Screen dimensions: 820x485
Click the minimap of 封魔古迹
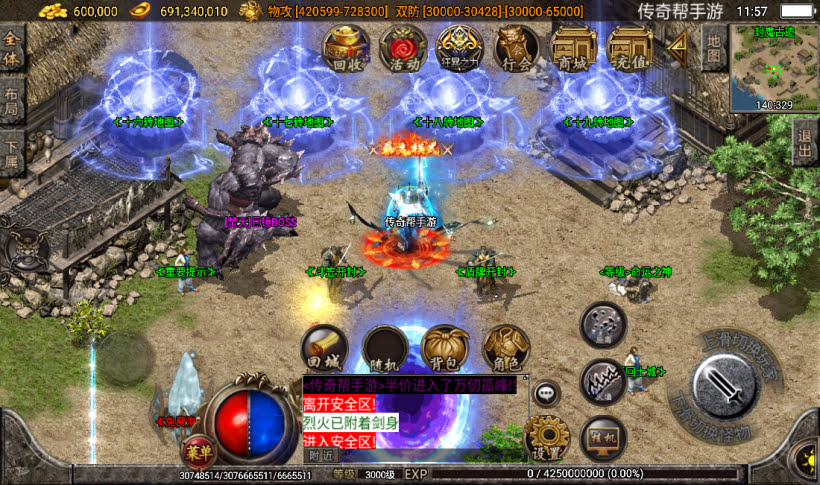point(774,66)
